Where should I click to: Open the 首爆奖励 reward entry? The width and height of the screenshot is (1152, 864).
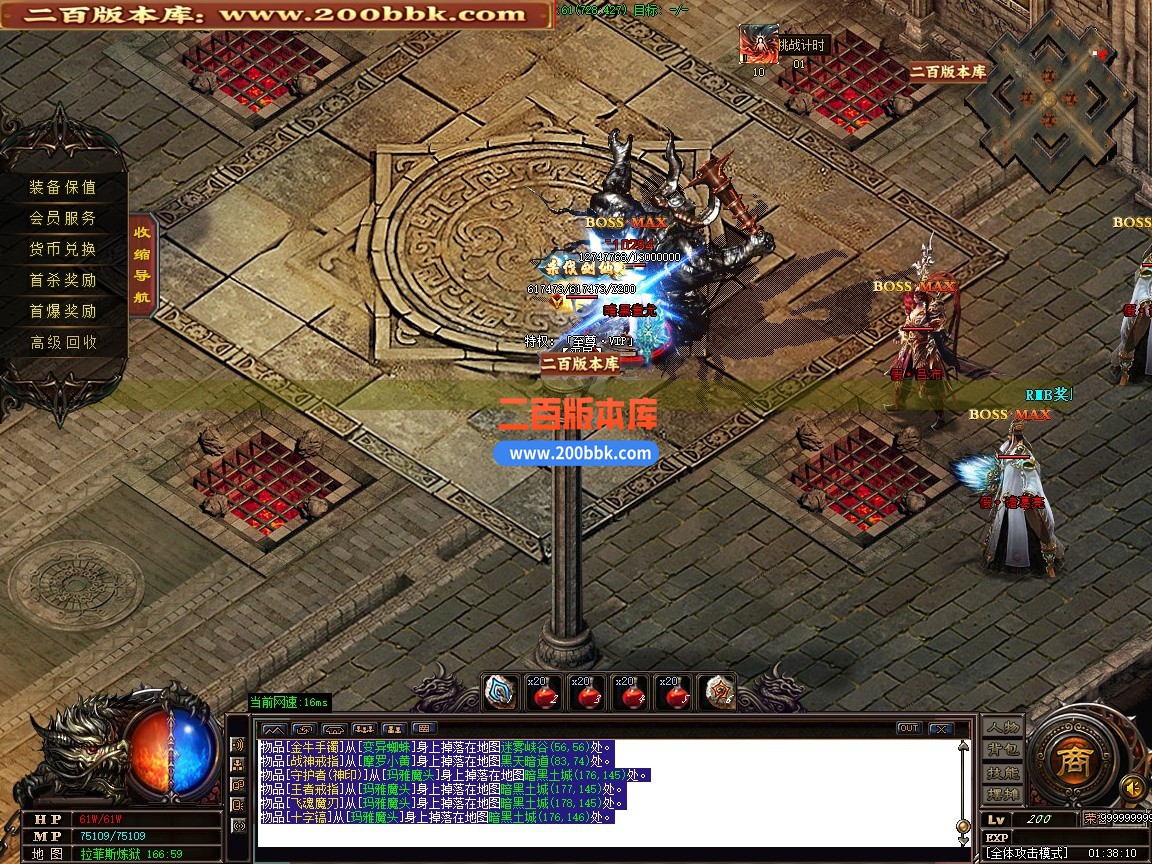tap(63, 311)
